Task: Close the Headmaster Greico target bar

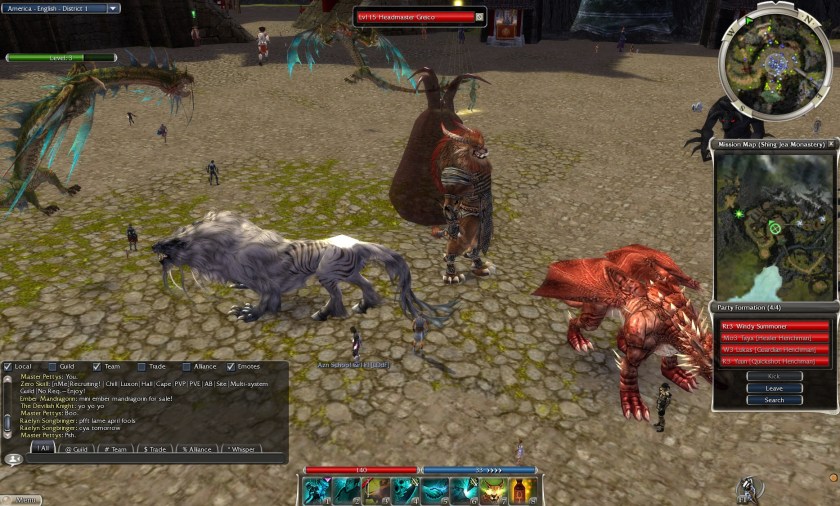Action: coord(479,17)
